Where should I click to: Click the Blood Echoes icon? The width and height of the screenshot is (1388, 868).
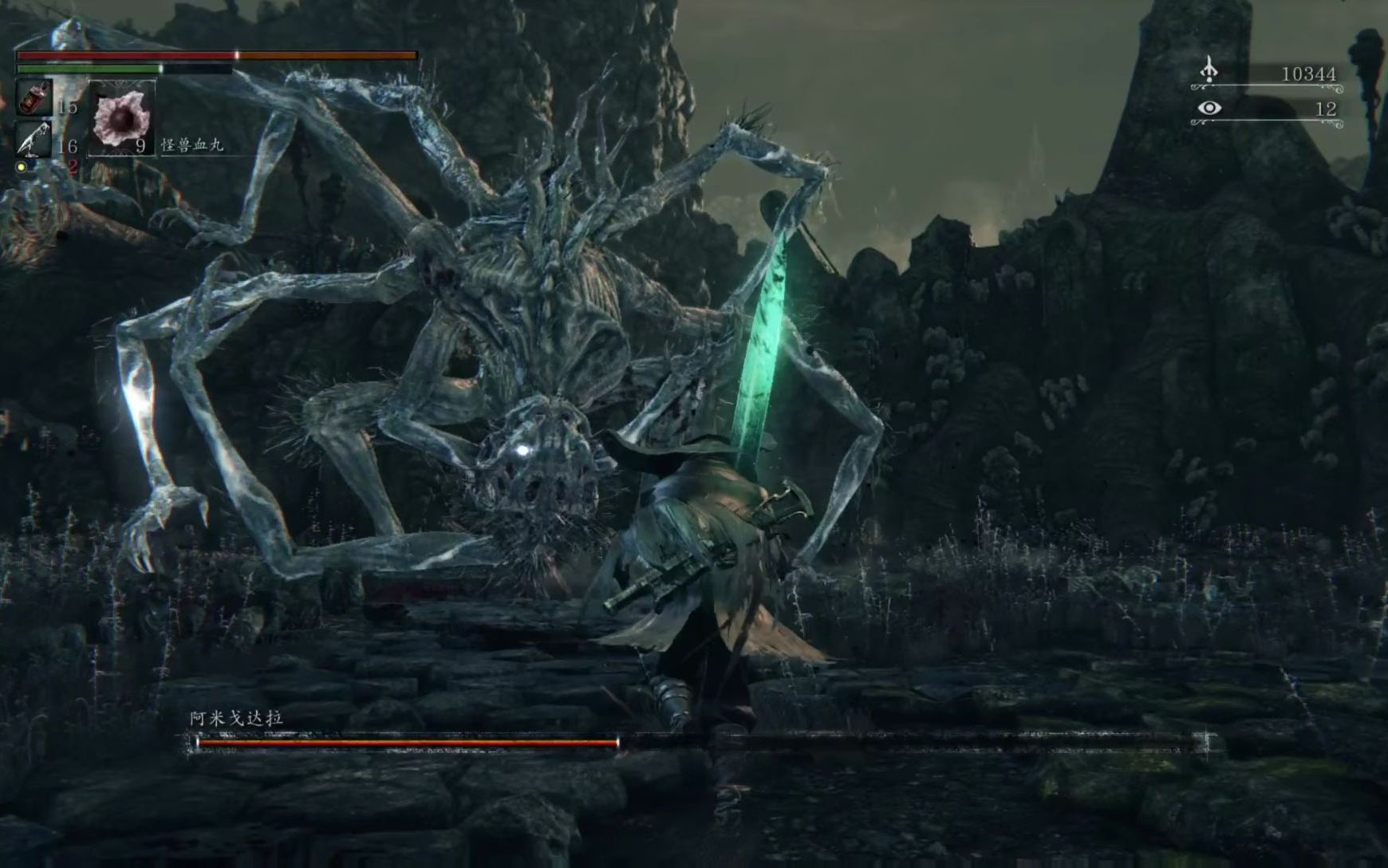point(1209,71)
